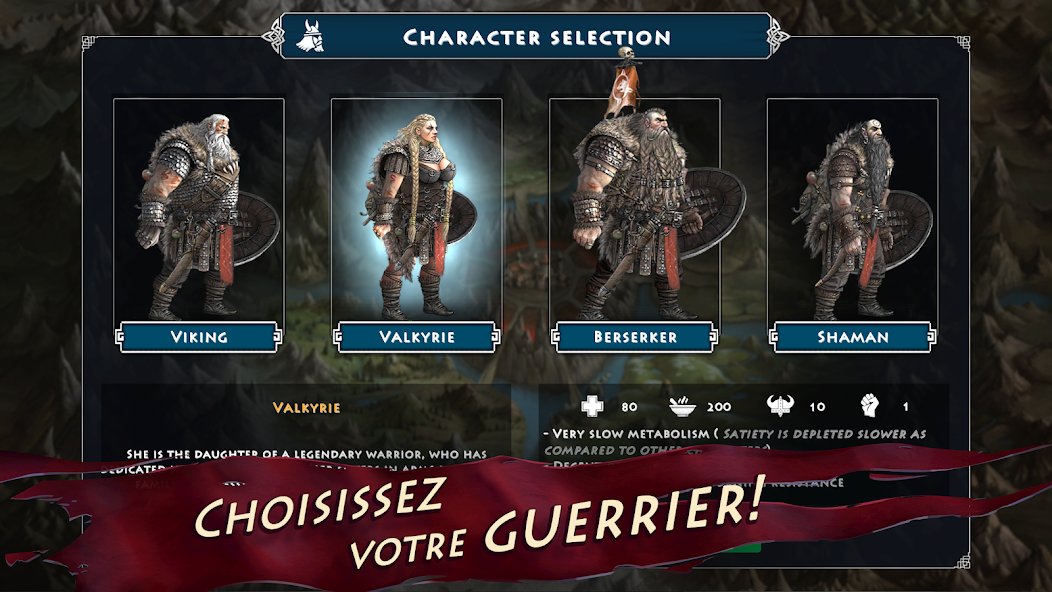The width and height of the screenshot is (1052, 592).
Task: Choose the Valkyrie character portrait
Action: [416, 210]
